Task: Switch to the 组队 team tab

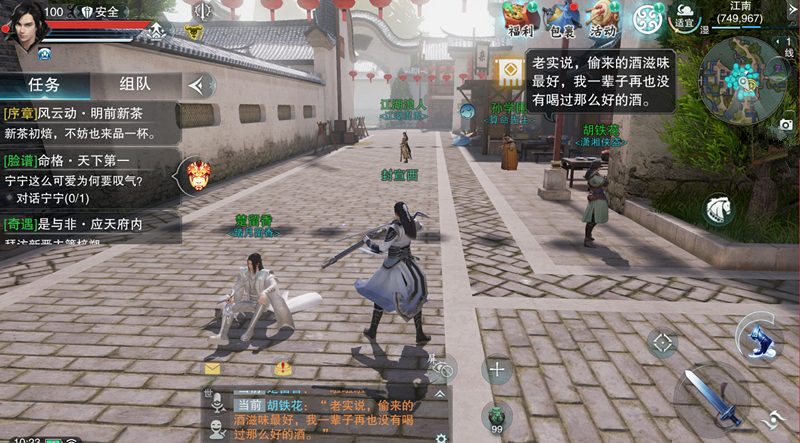Action: 135,85
